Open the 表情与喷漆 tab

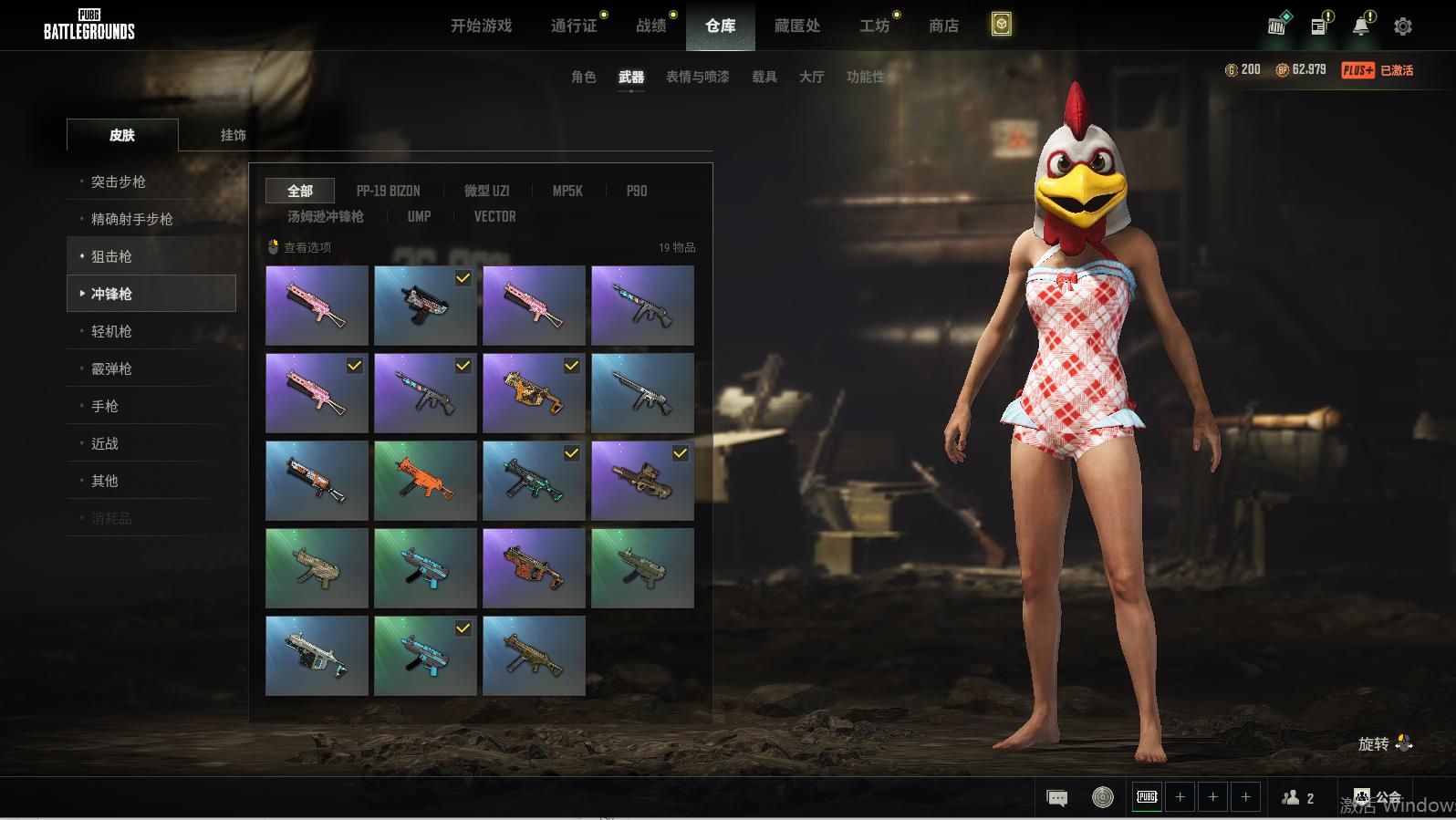click(x=697, y=77)
